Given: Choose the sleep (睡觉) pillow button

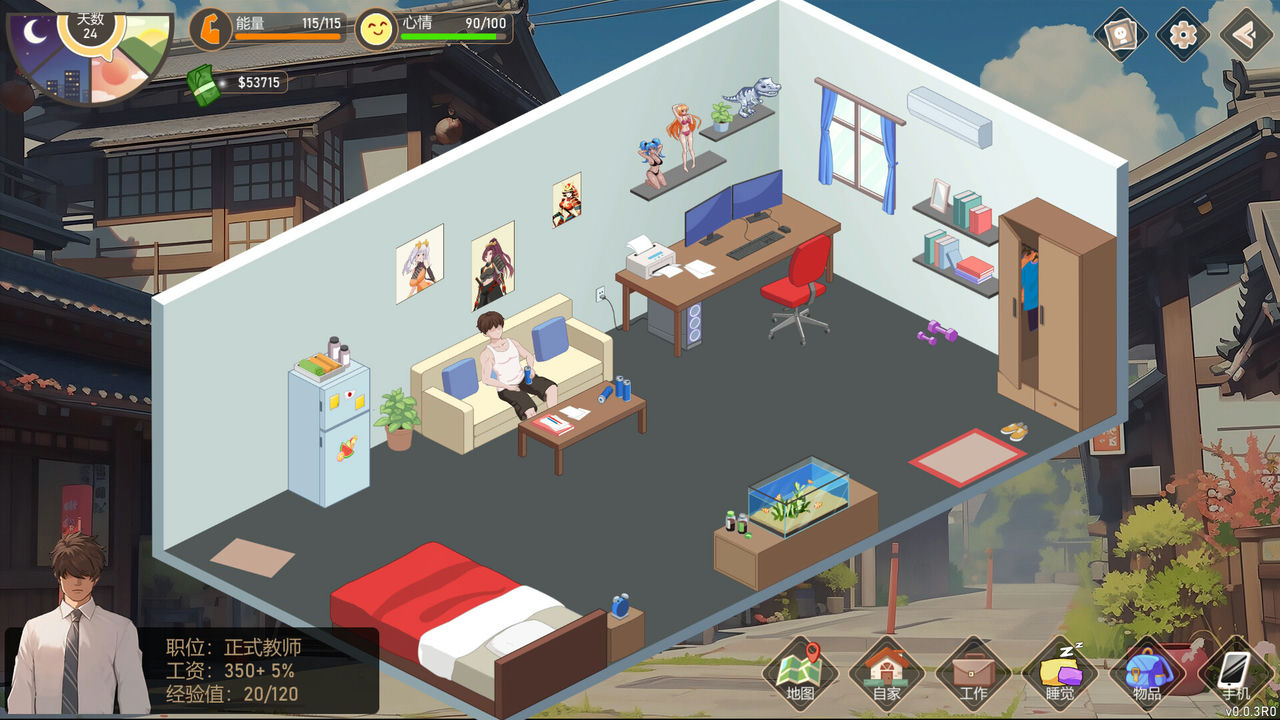Looking at the screenshot, I should pyautogui.click(x=1060, y=673).
